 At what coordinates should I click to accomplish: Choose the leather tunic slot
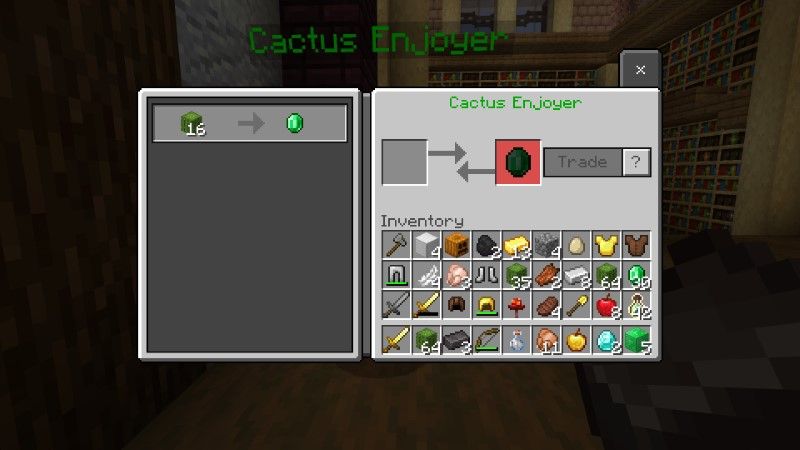[638, 245]
